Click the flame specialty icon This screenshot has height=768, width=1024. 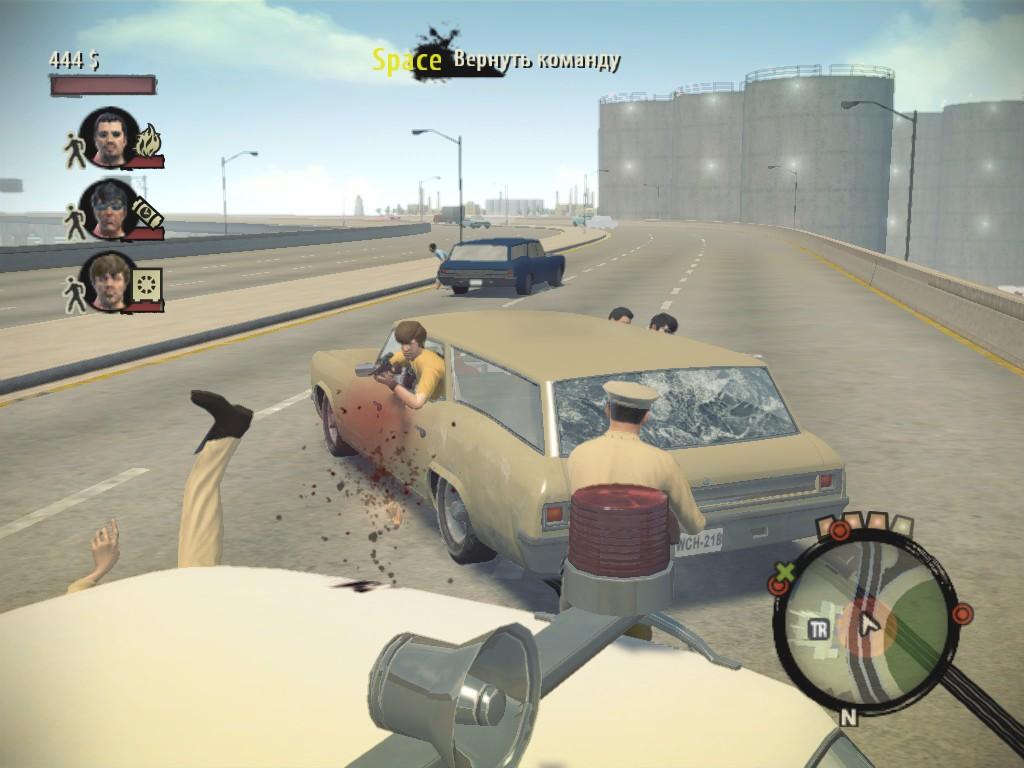coord(148,145)
